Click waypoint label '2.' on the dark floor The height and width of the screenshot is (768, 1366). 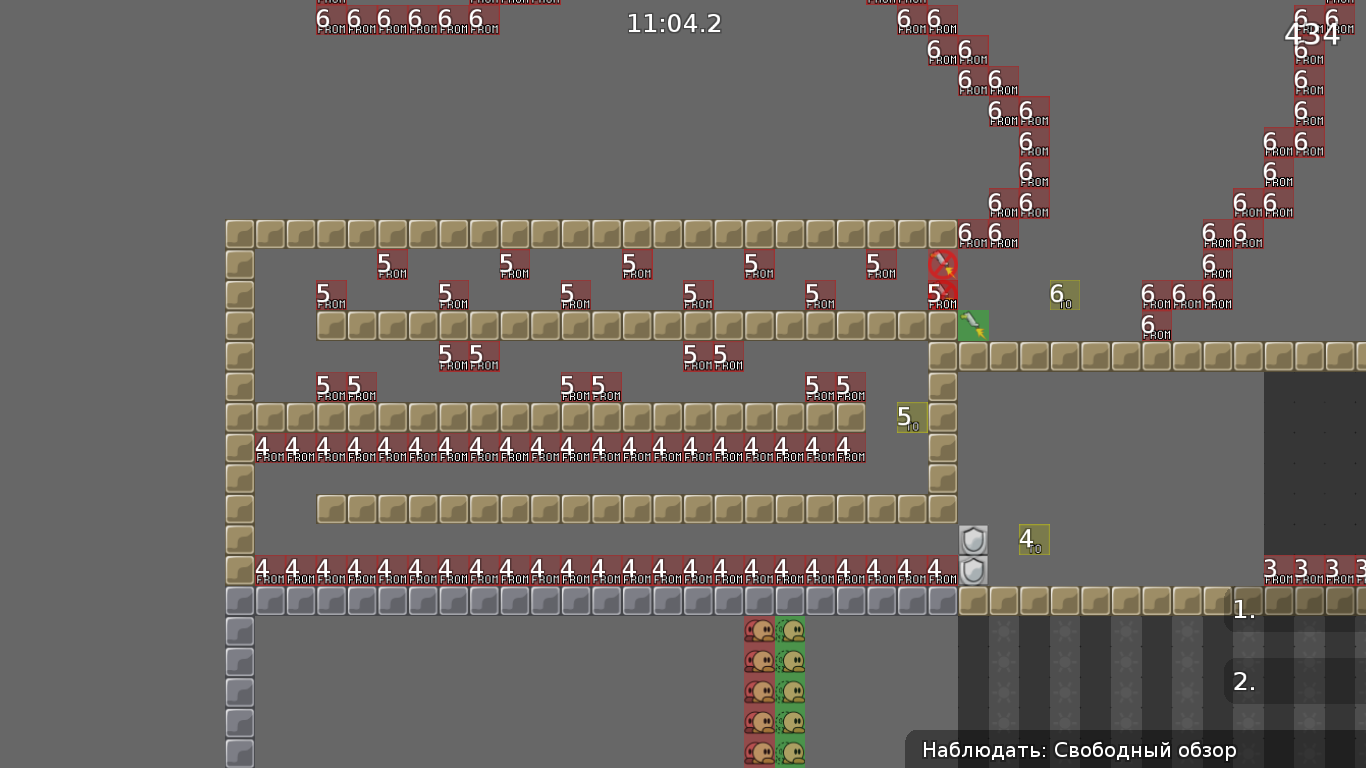tap(1243, 682)
